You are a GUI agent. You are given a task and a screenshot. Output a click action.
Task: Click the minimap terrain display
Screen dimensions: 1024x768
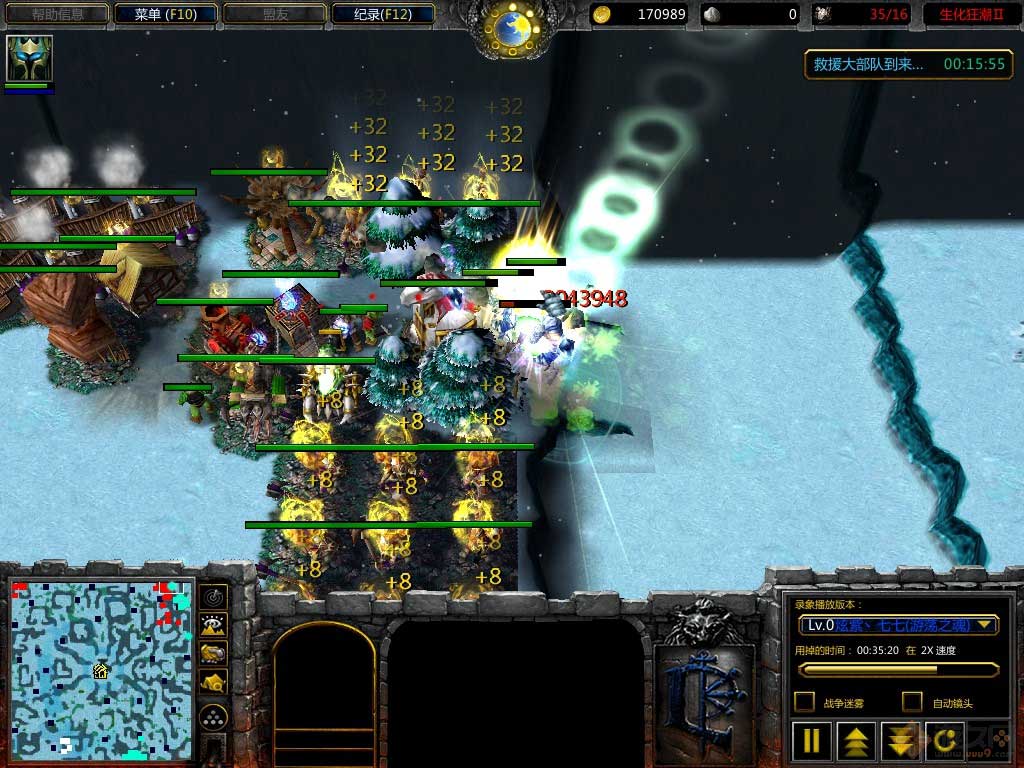click(x=100, y=665)
